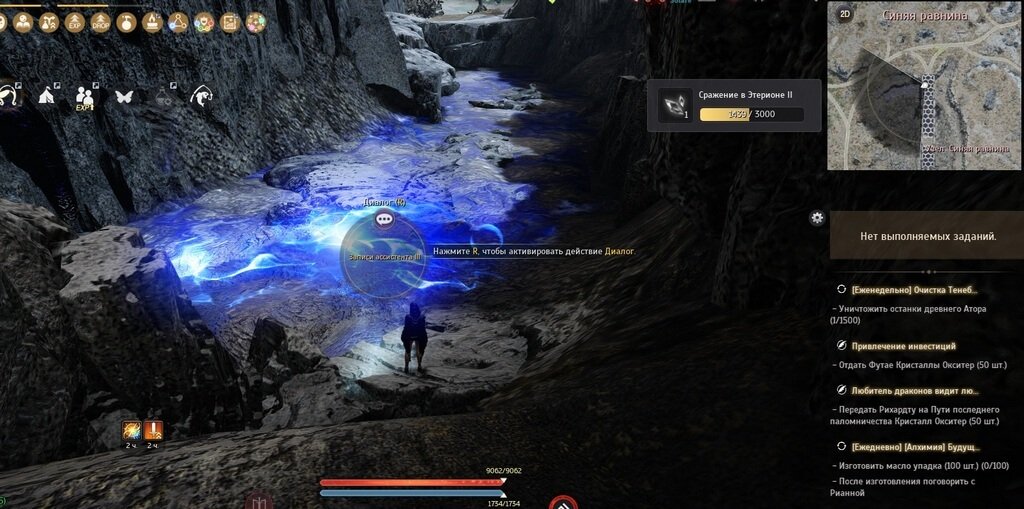Open the quest tracker gear settings
The image size is (1024, 509).
817,217
